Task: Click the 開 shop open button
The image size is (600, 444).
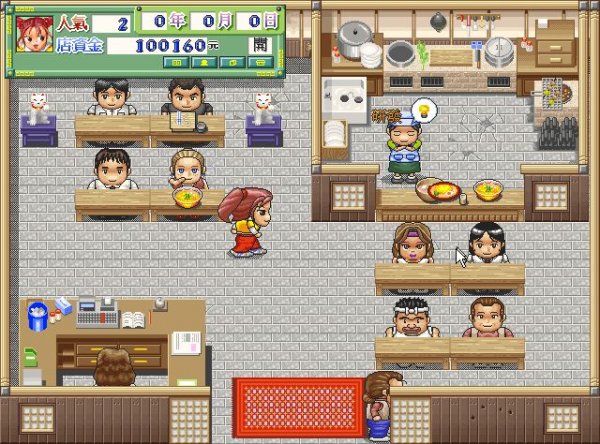Action: [260, 45]
